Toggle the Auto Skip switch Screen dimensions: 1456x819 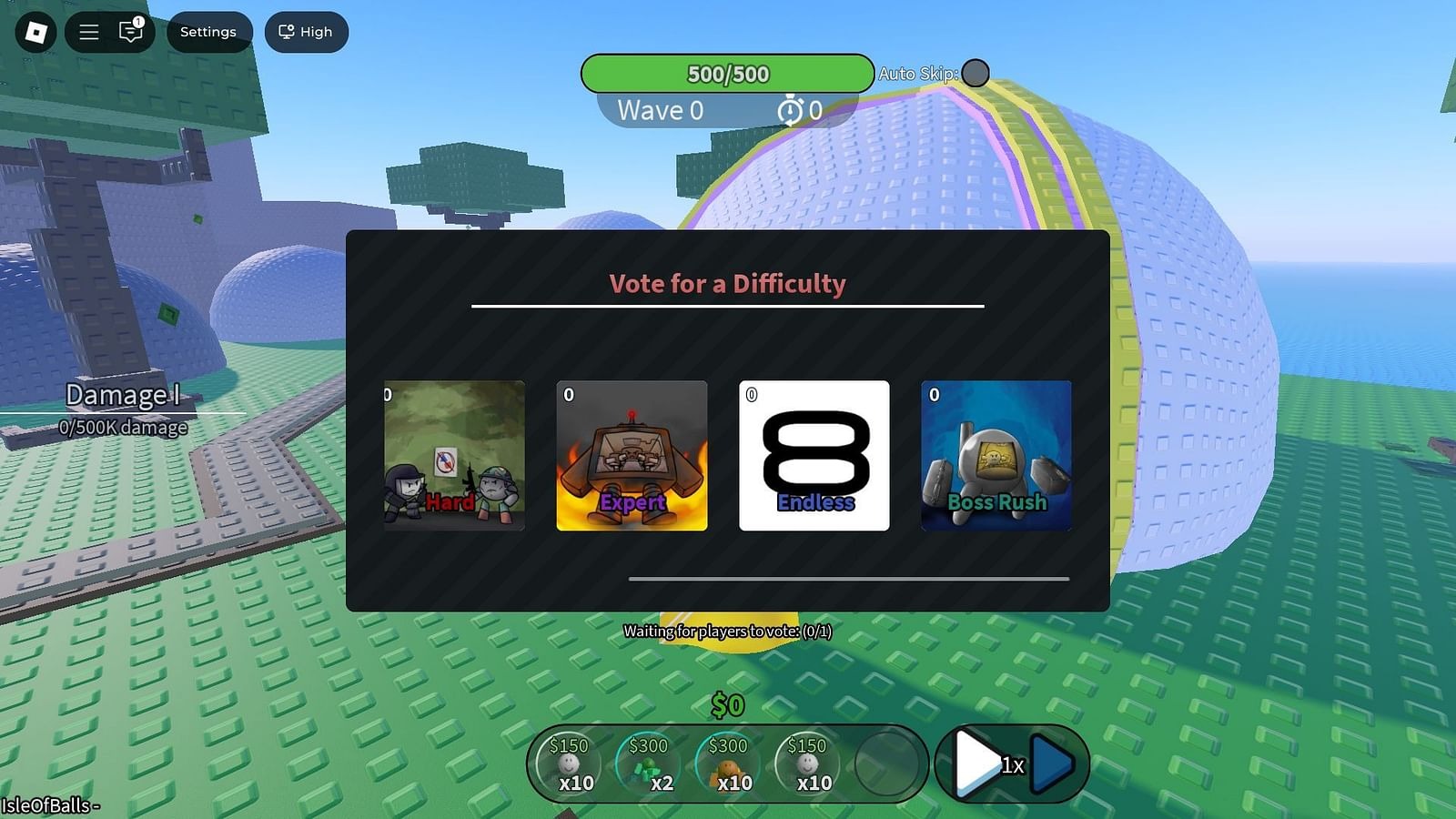pos(975,73)
